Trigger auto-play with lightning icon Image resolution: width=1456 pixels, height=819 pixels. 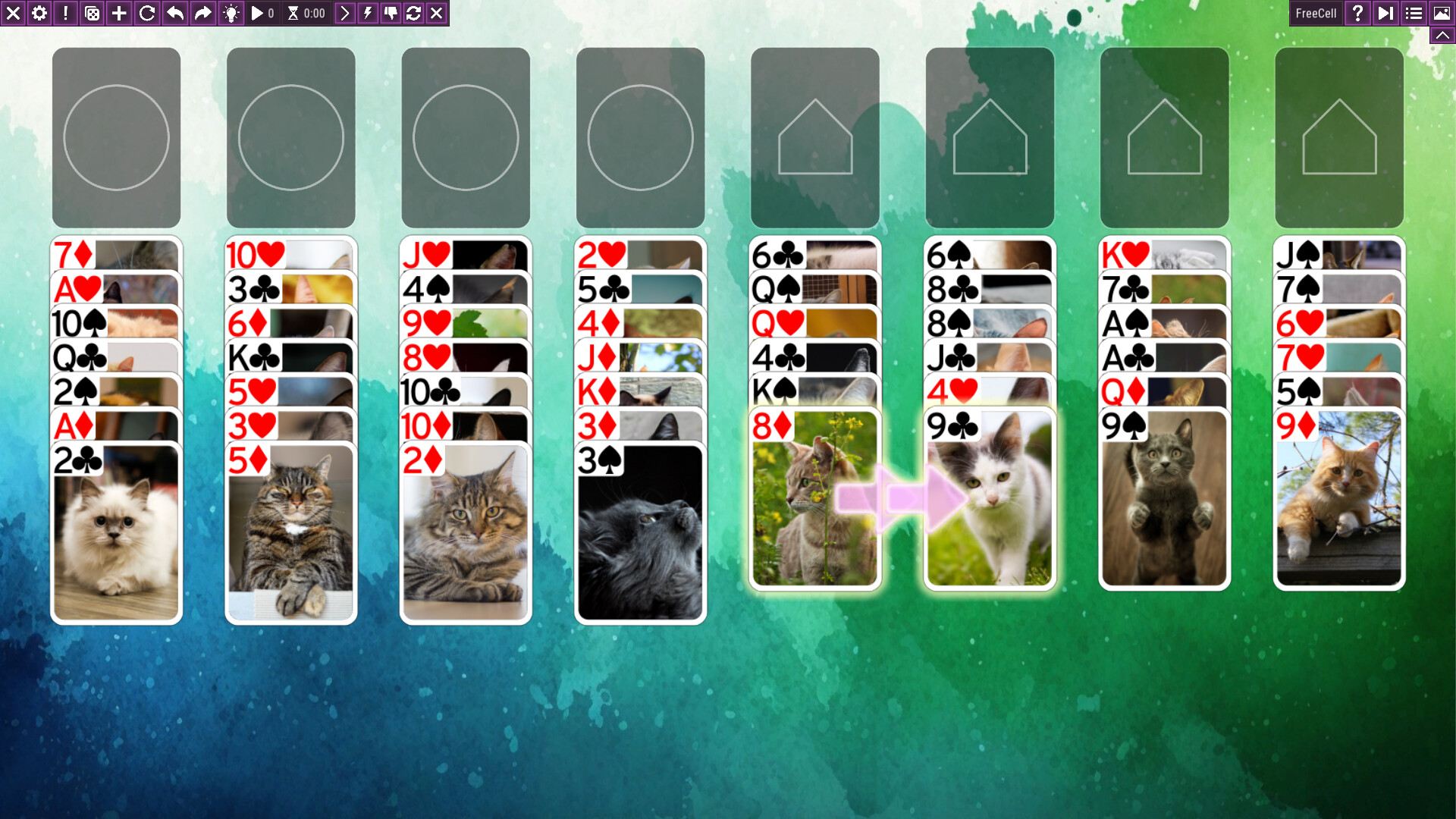[x=368, y=13]
